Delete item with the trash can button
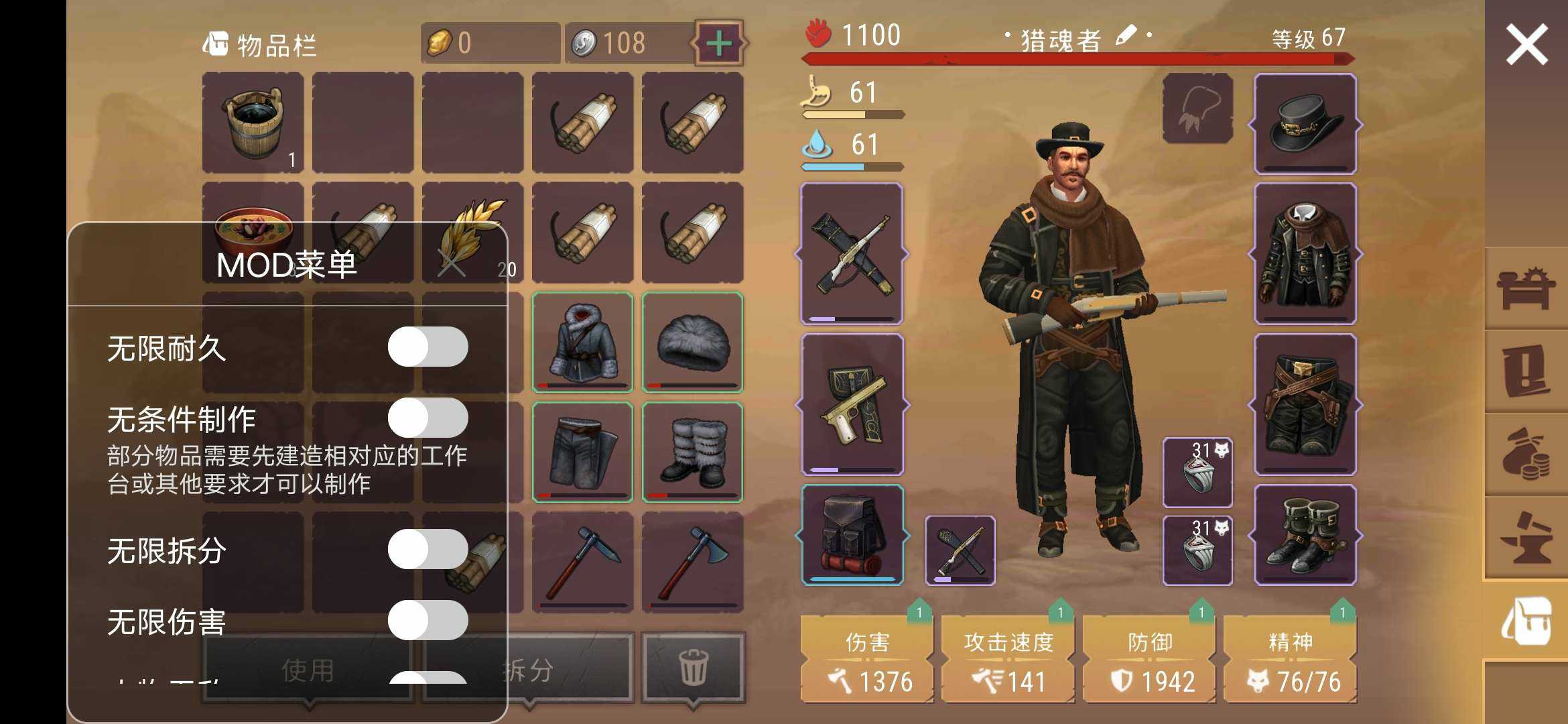This screenshot has width=1568, height=724. (x=693, y=667)
